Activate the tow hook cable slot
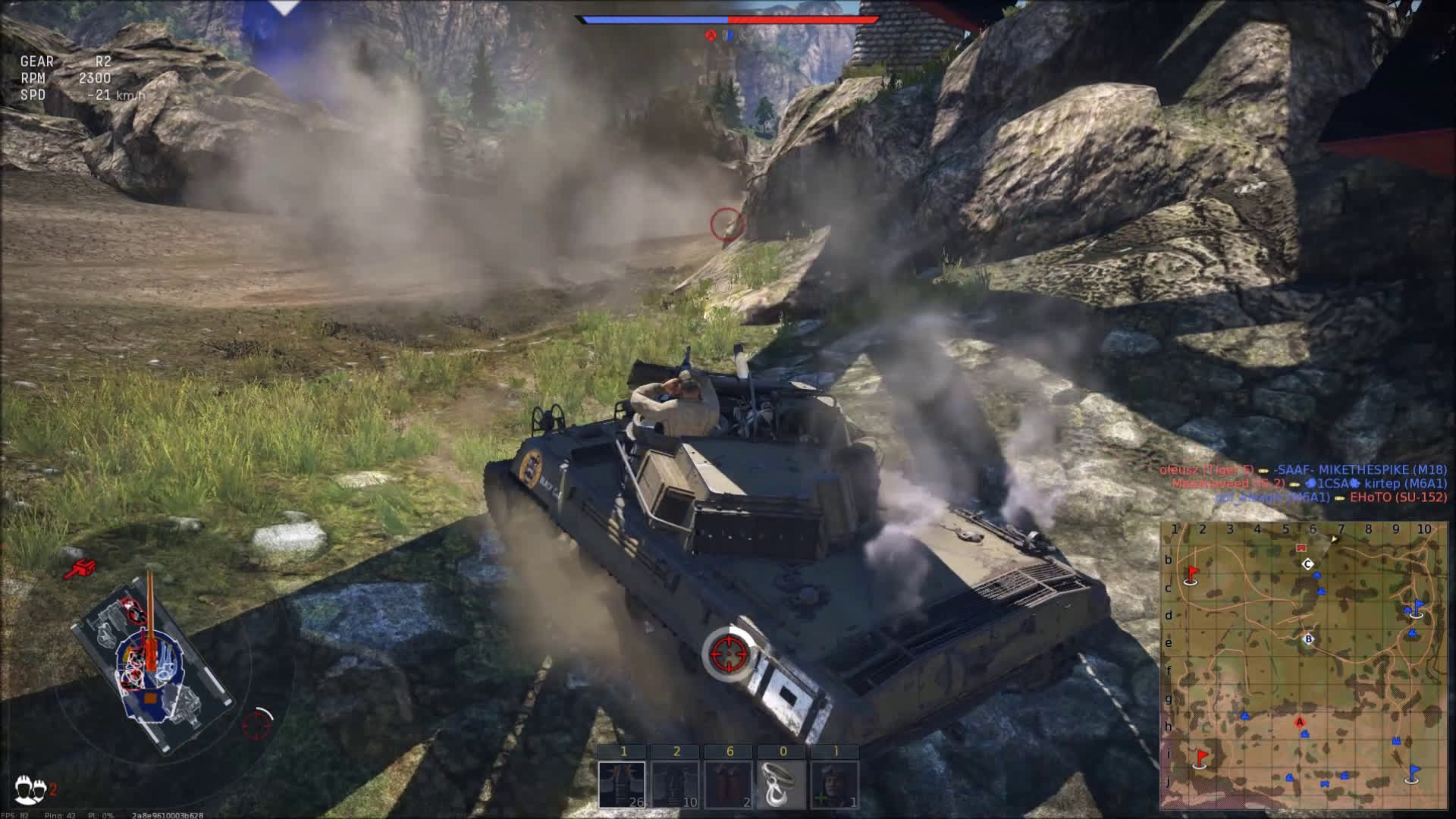Viewport: 1456px width, 819px height. pos(782,784)
